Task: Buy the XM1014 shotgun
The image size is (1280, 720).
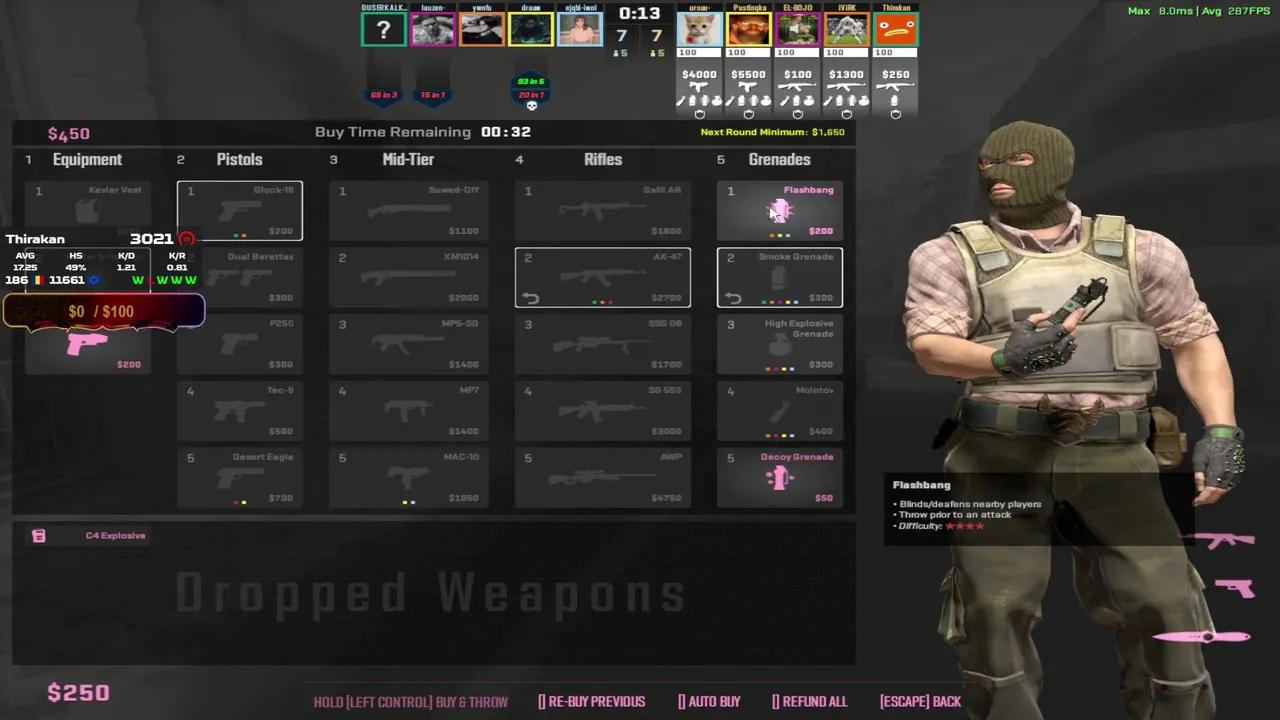Action: 408,277
